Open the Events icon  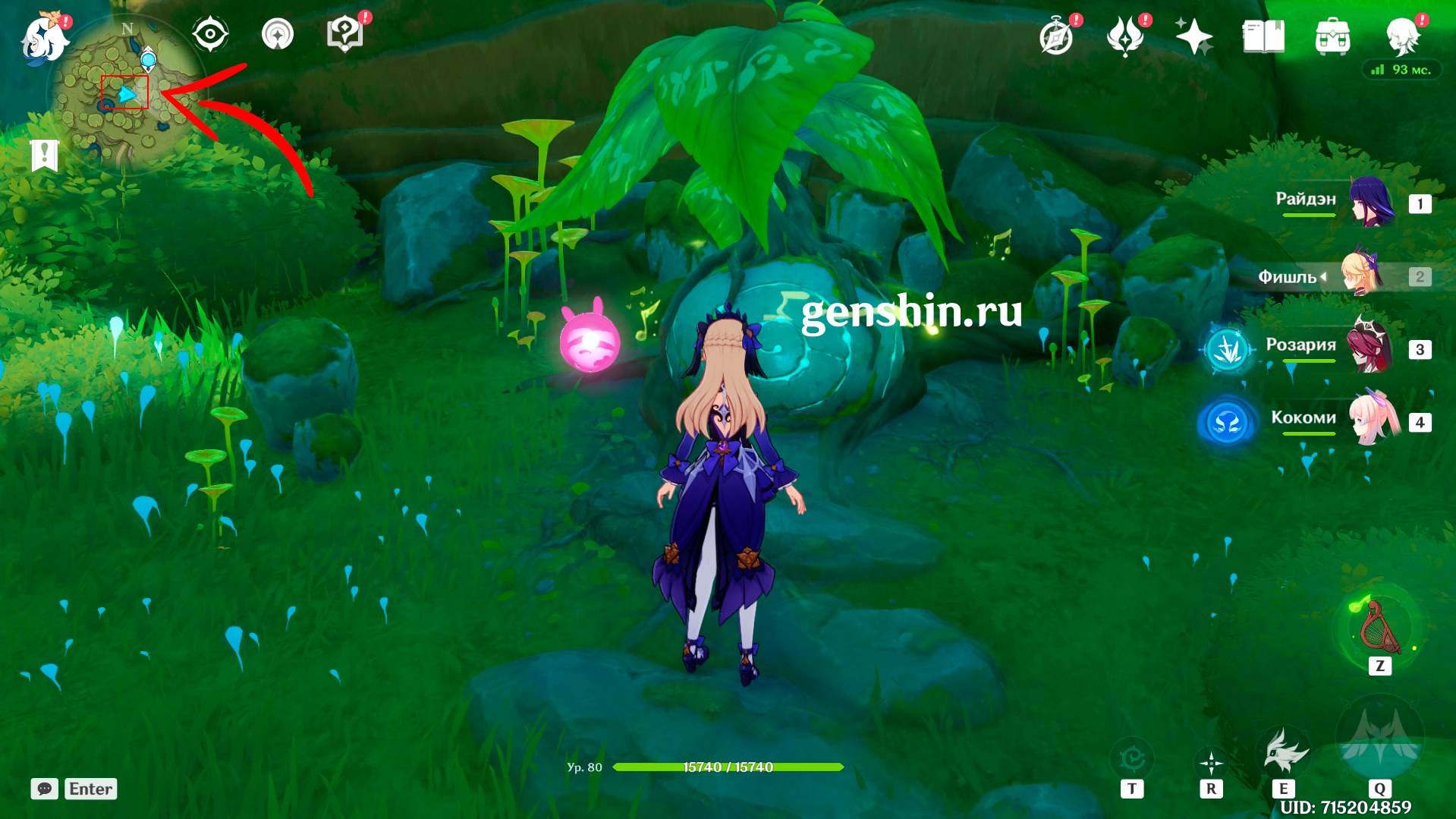(1124, 36)
